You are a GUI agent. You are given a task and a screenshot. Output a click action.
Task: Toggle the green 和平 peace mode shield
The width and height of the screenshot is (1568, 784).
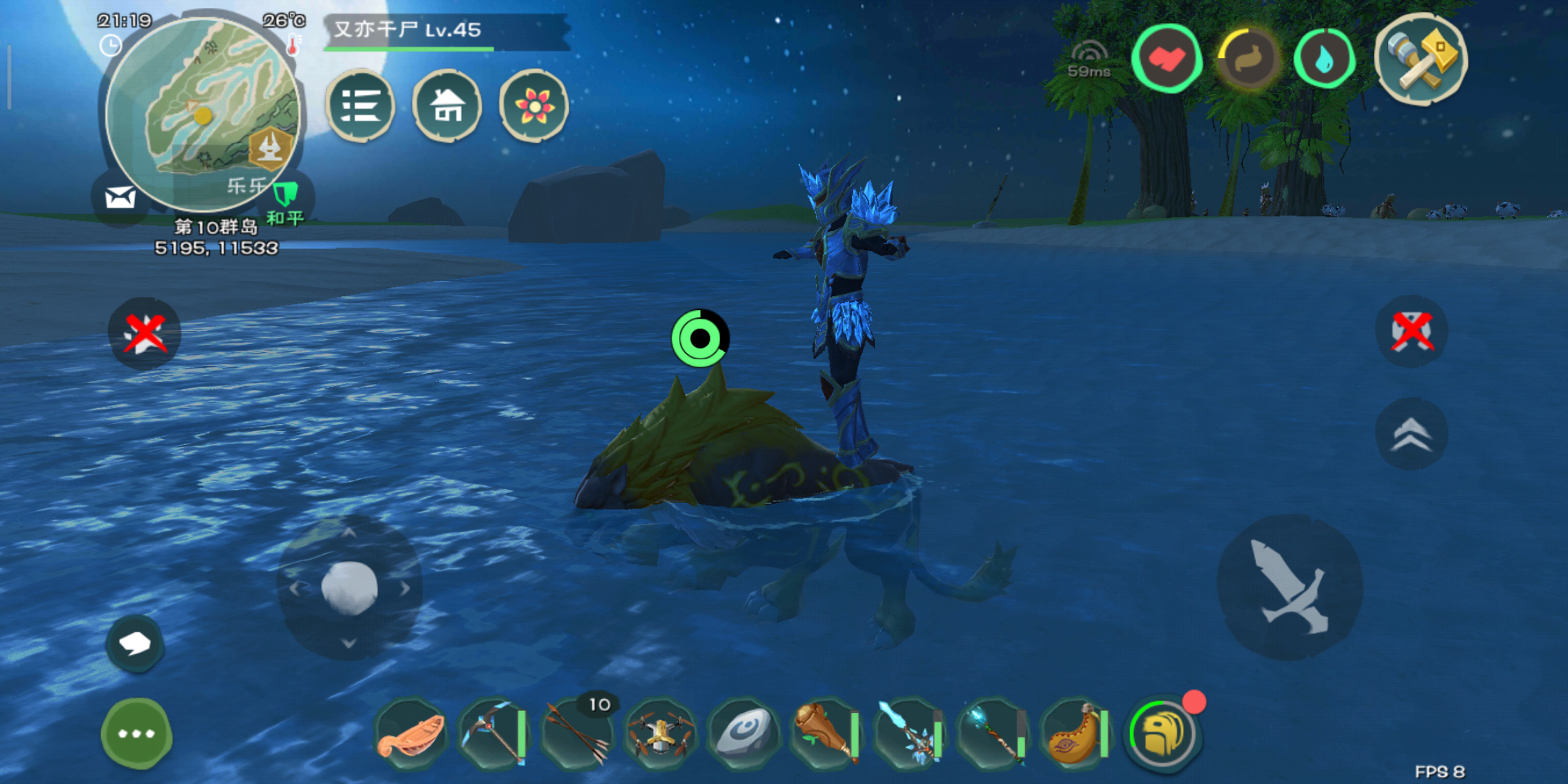coord(285,196)
